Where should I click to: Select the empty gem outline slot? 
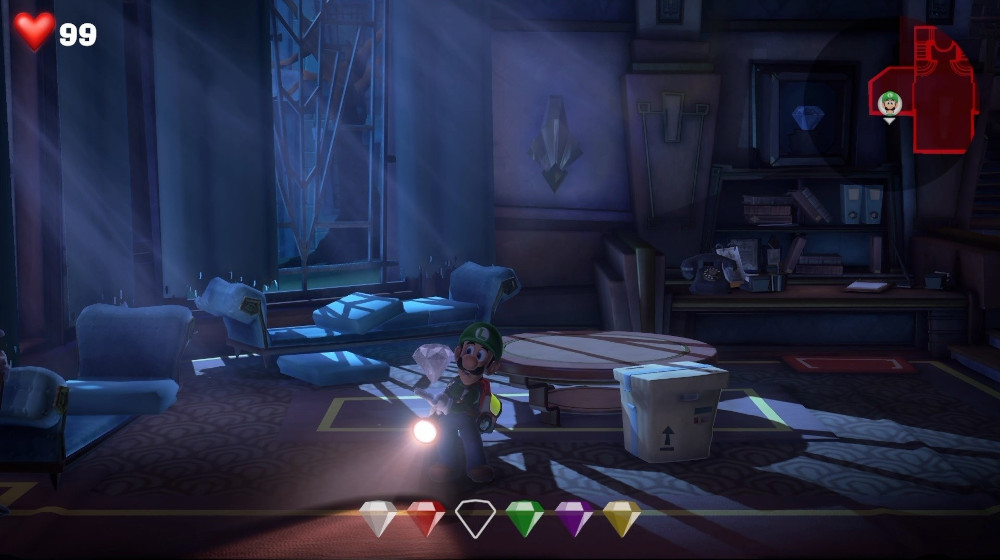pyautogui.click(x=475, y=518)
